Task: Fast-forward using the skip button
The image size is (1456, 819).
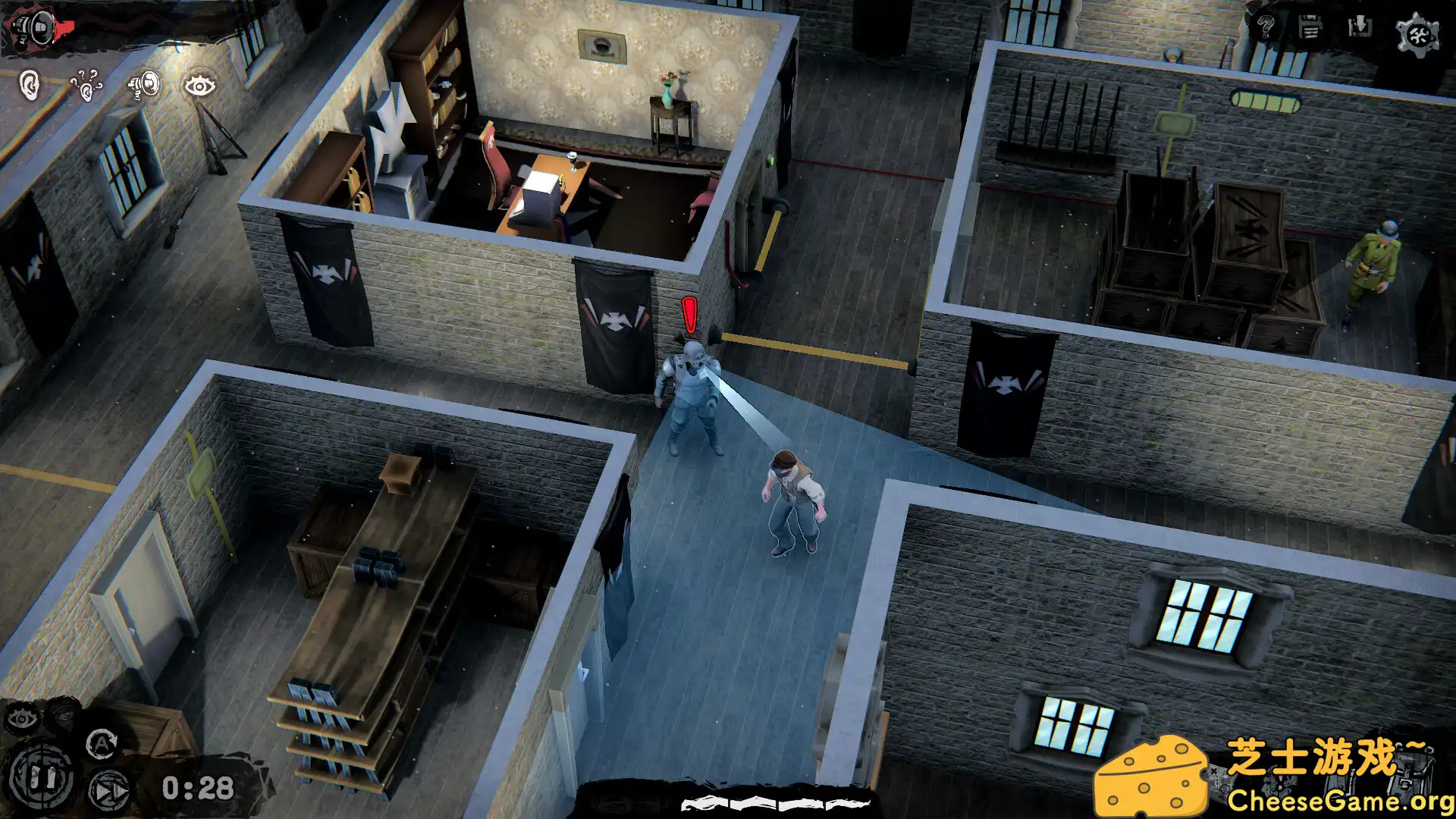Action: [111, 791]
